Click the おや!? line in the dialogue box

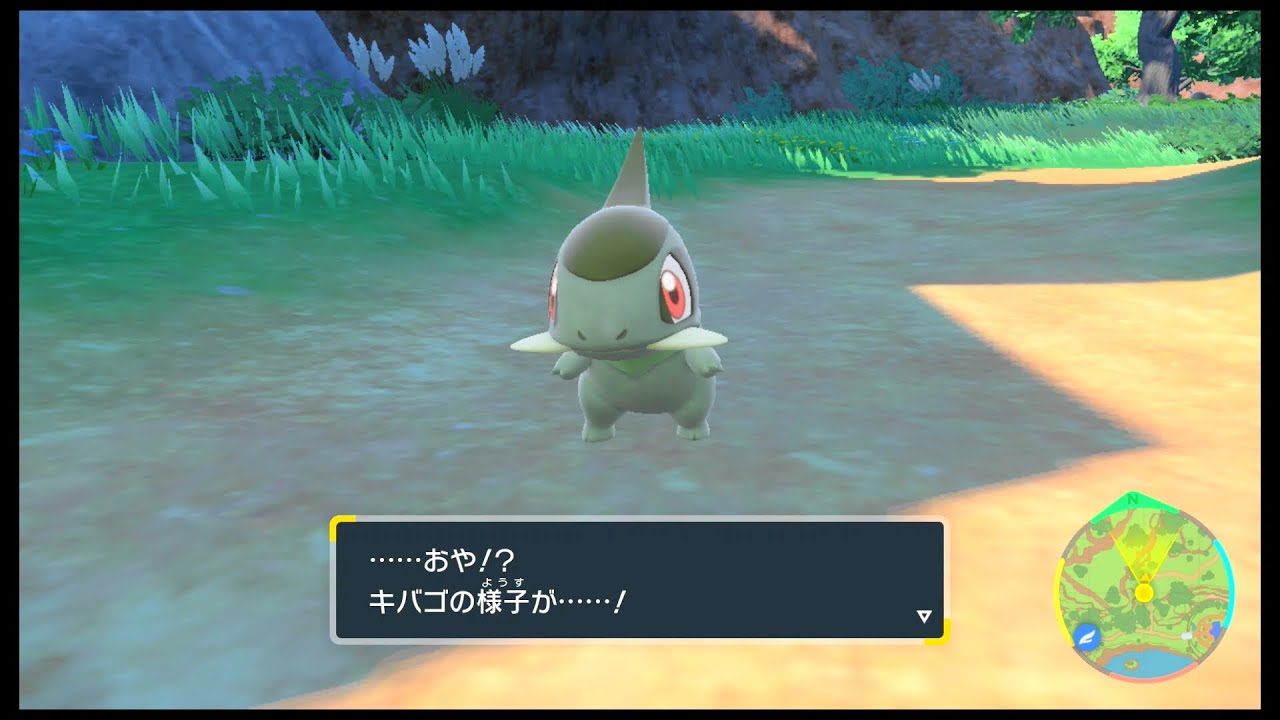[441, 558]
